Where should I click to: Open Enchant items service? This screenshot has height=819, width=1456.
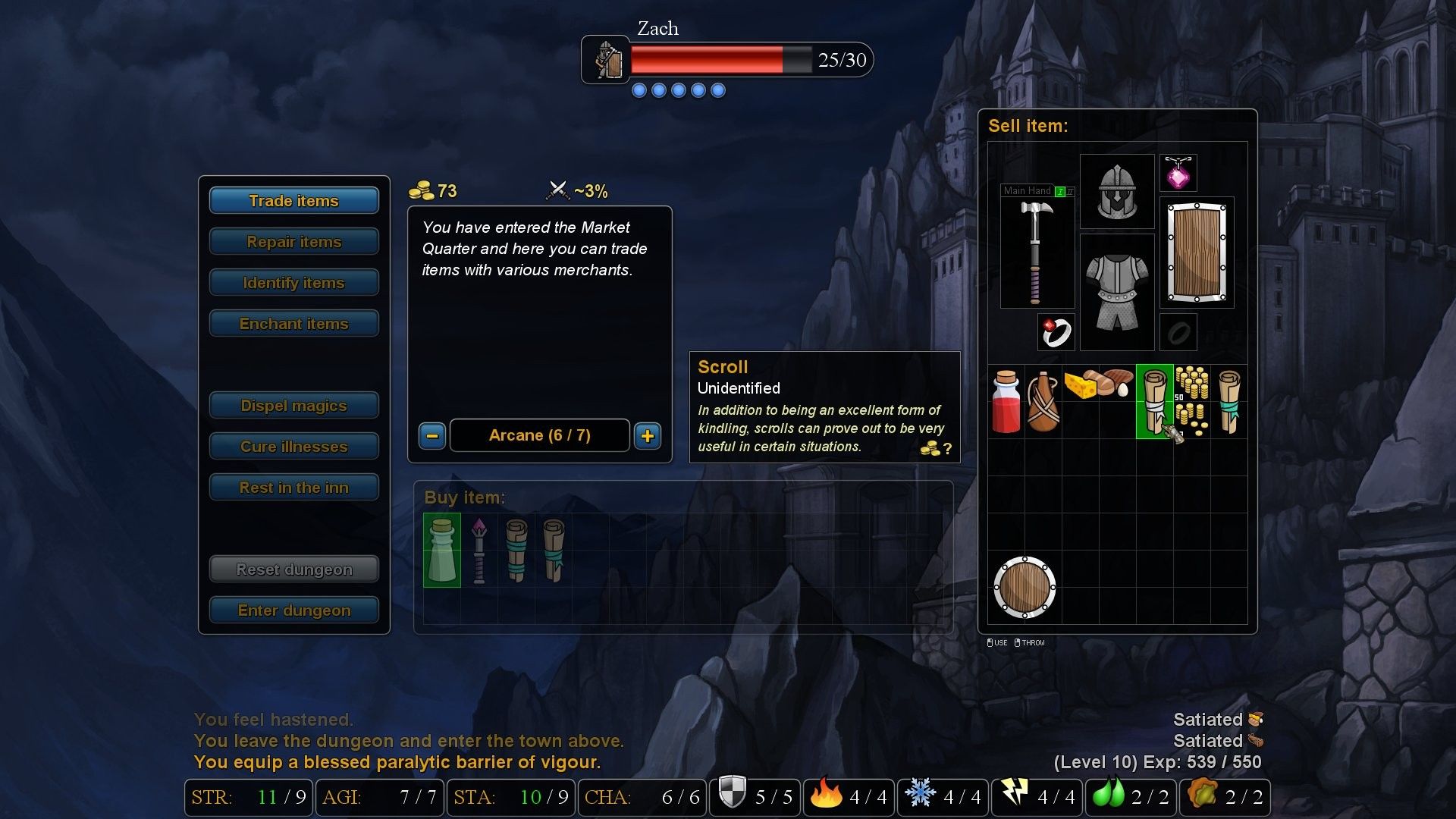pos(293,324)
